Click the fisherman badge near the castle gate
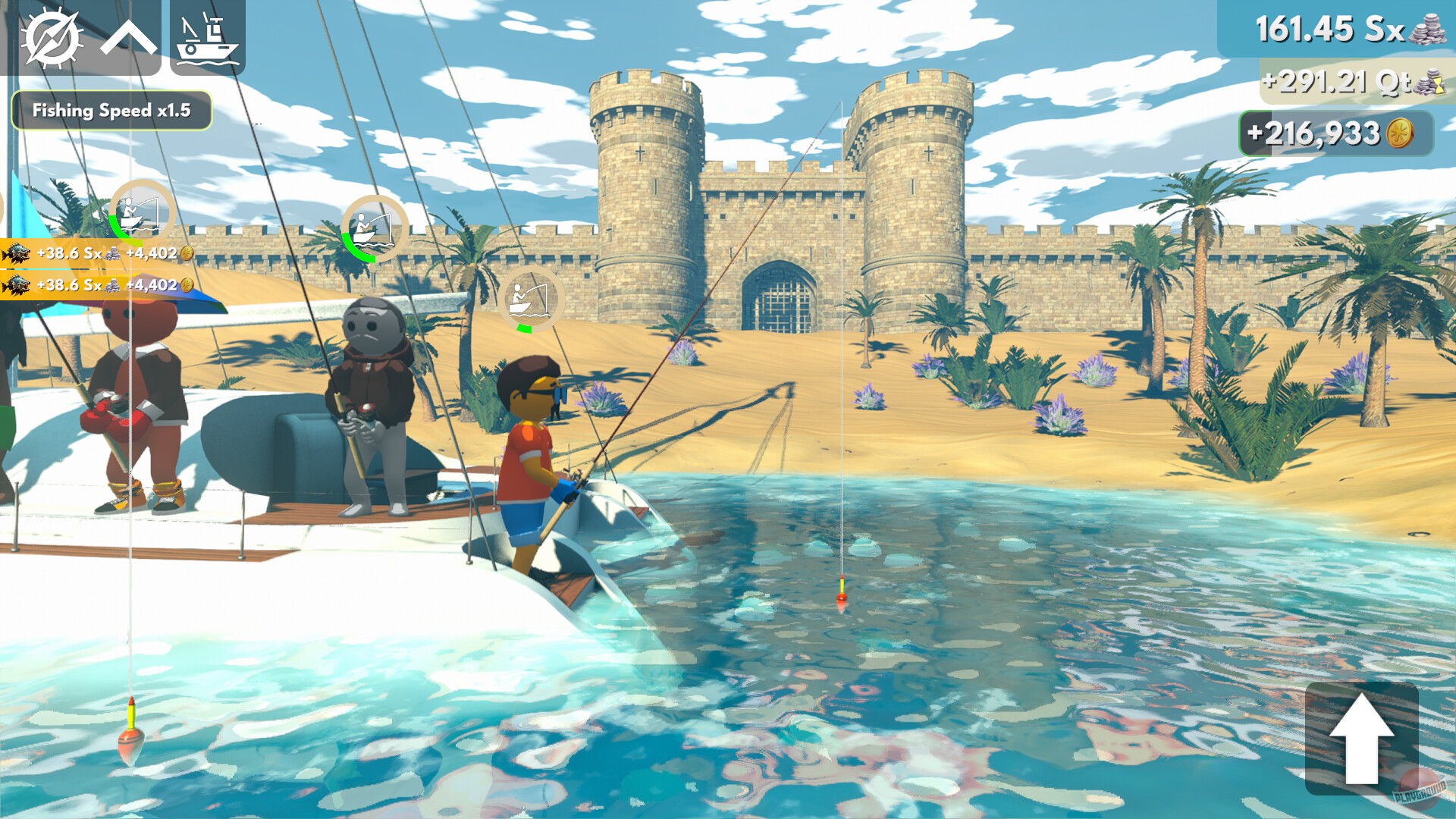1456x819 pixels. 529,300
